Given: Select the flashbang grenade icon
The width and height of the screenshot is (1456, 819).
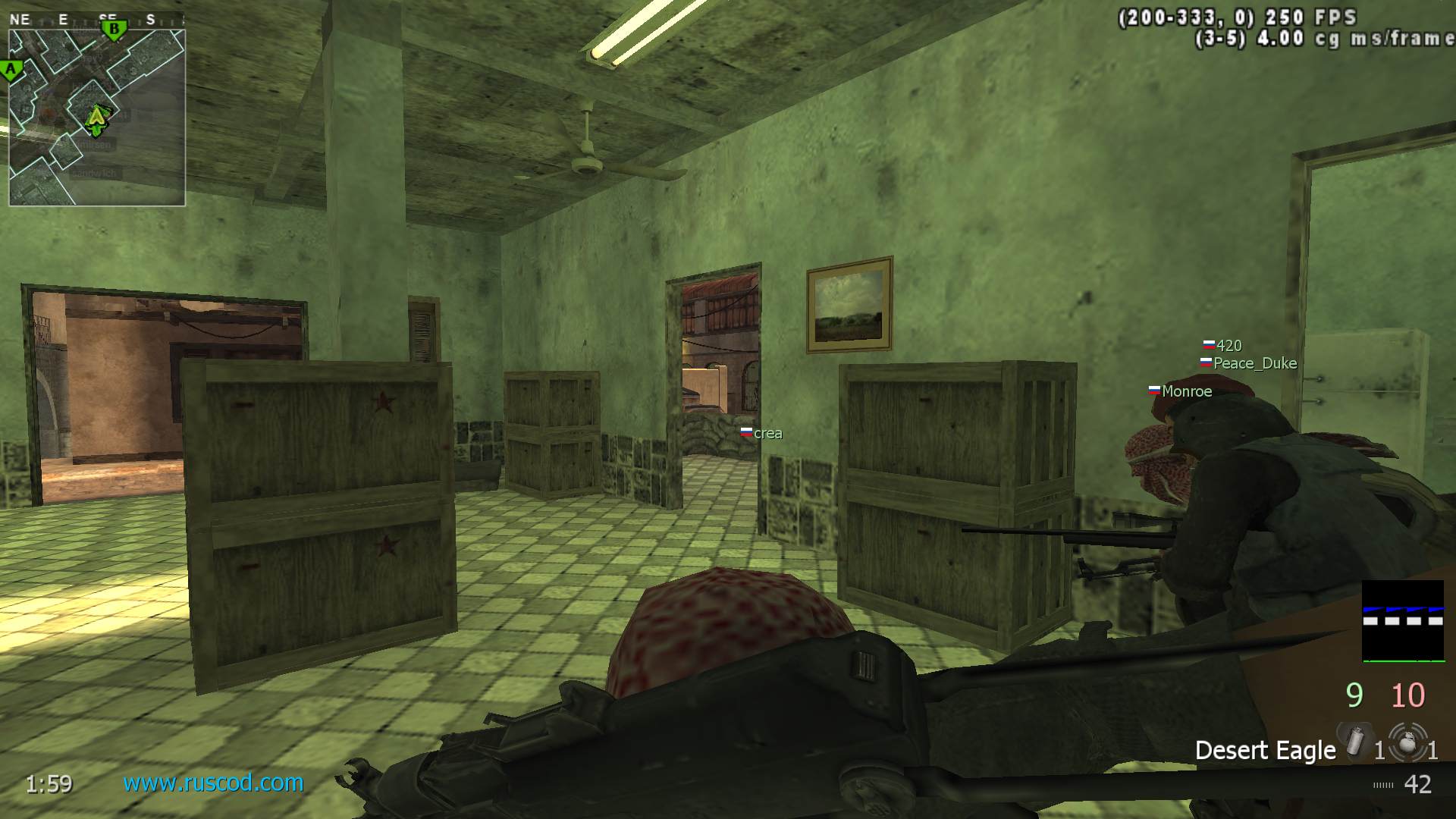Looking at the screenshot, I should click(1355, 740).
